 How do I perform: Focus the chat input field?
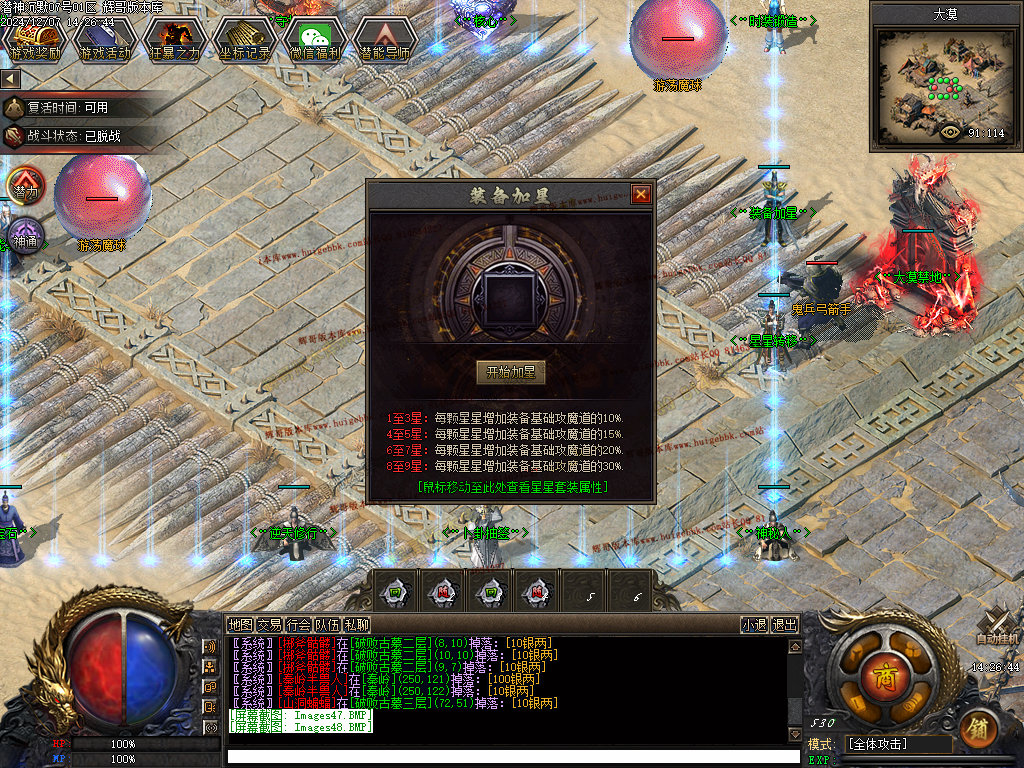pos(510,757)
